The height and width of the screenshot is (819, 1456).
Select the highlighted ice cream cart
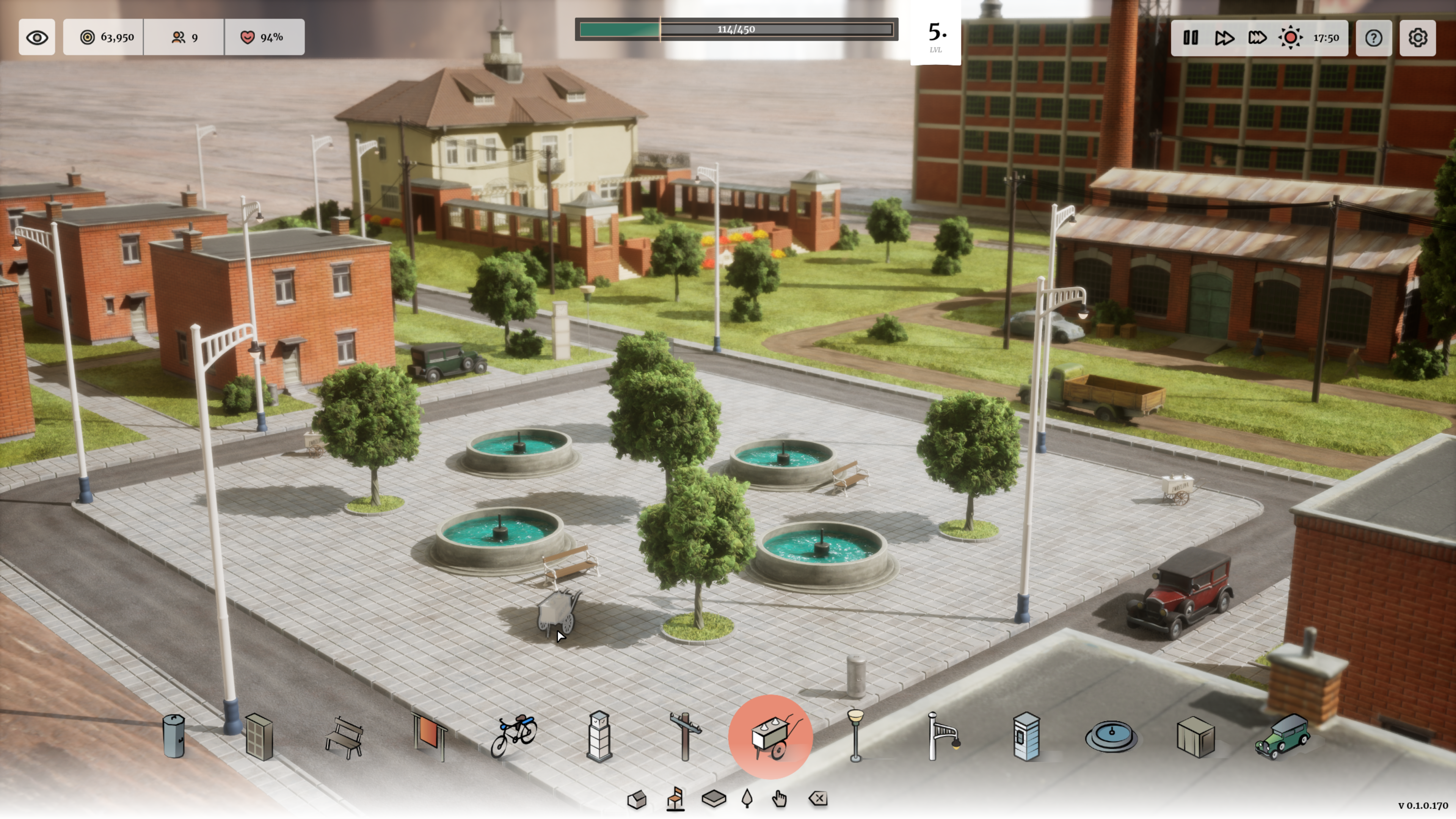coord(771,737)
